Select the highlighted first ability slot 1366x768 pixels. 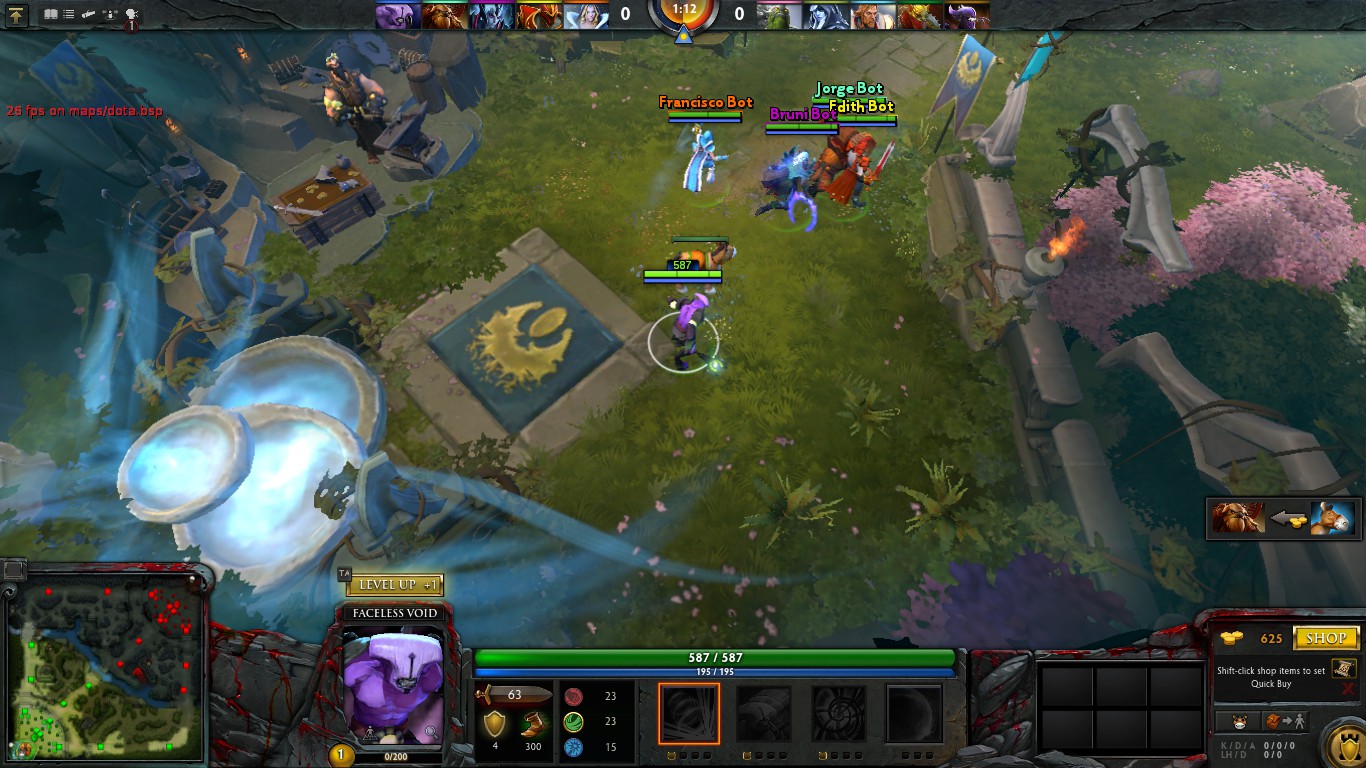688,713
